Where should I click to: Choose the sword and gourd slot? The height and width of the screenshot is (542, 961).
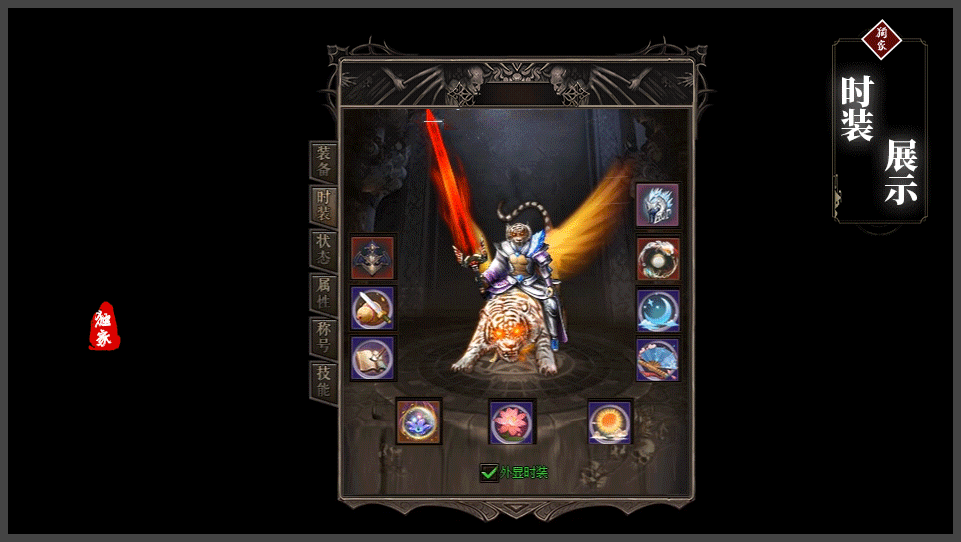tap(373, 308)
